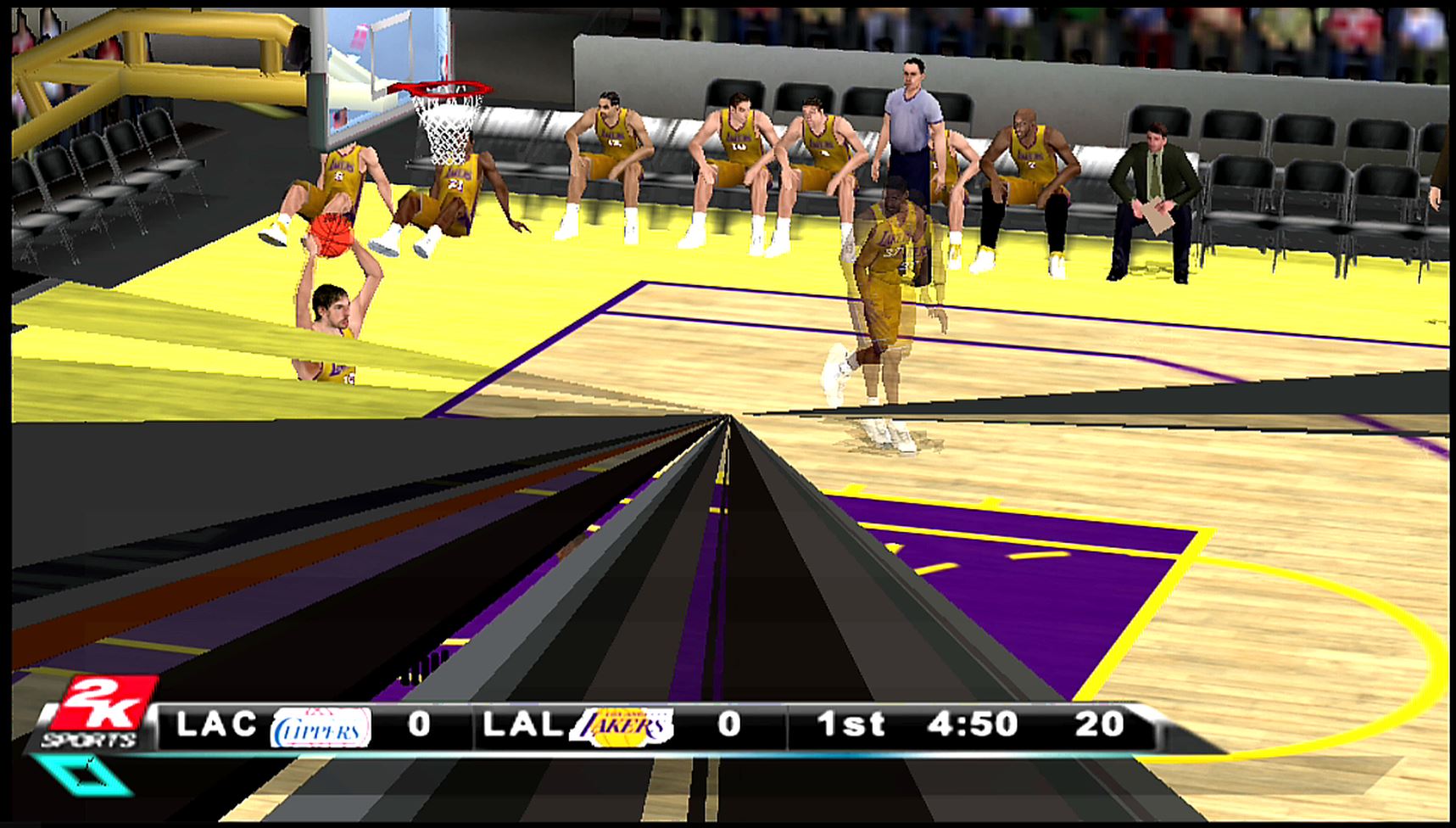Select the Clippers team logo on scoreboard
The image size is (1456, 828).
click(321, 727)
